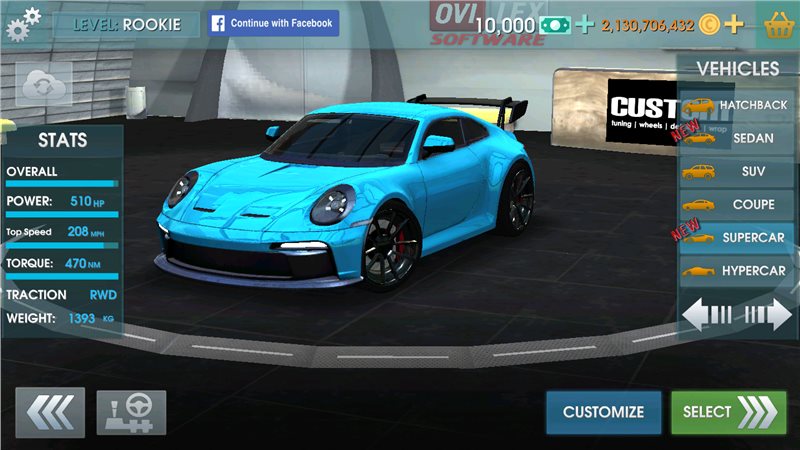Open the shop basket icon

(778, 24)
